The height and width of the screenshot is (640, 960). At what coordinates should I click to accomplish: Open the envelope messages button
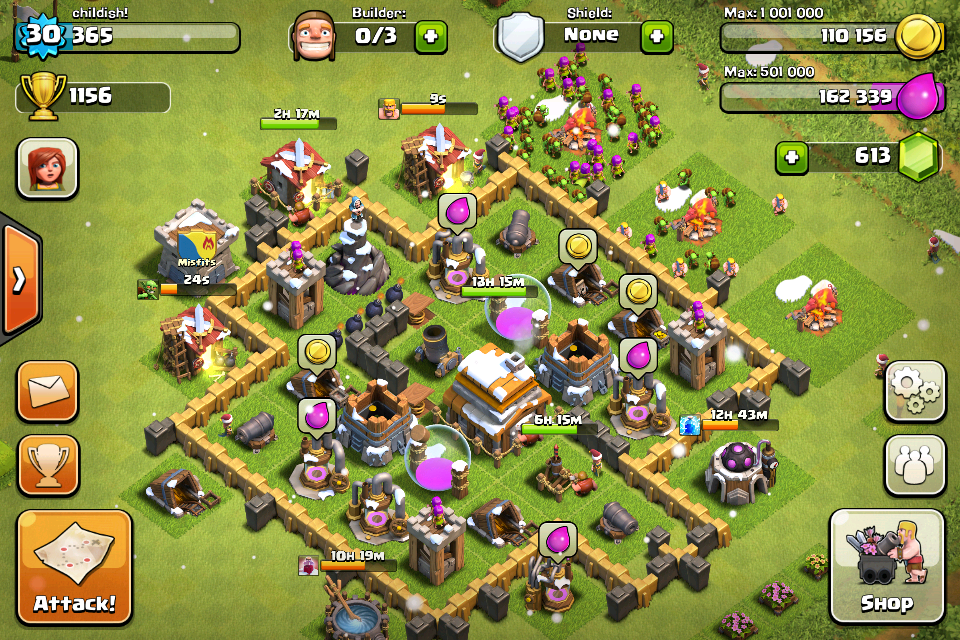pos(47,391)
